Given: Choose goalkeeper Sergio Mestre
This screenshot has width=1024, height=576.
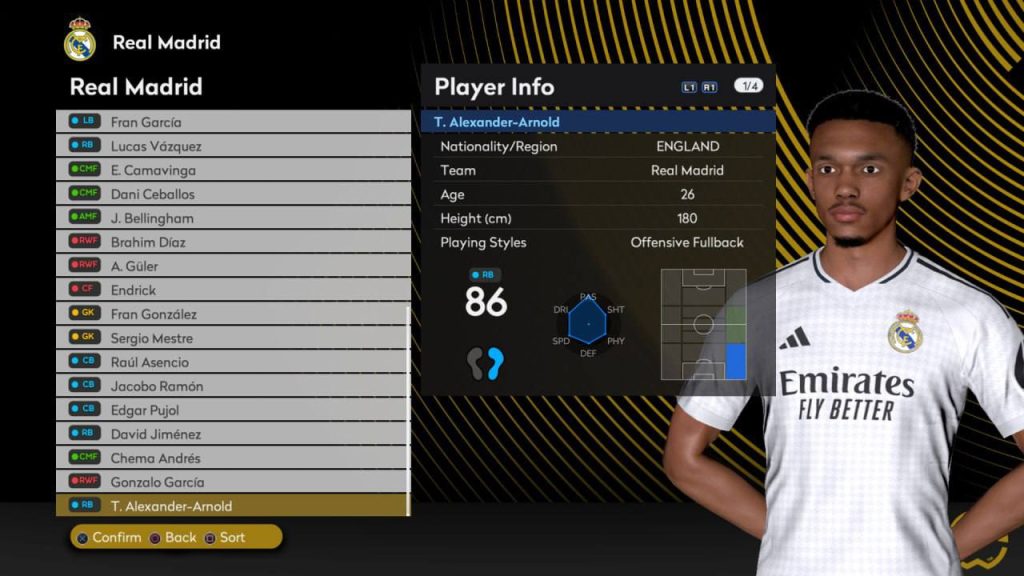Looking at the screenshot, I should [233, 338].
